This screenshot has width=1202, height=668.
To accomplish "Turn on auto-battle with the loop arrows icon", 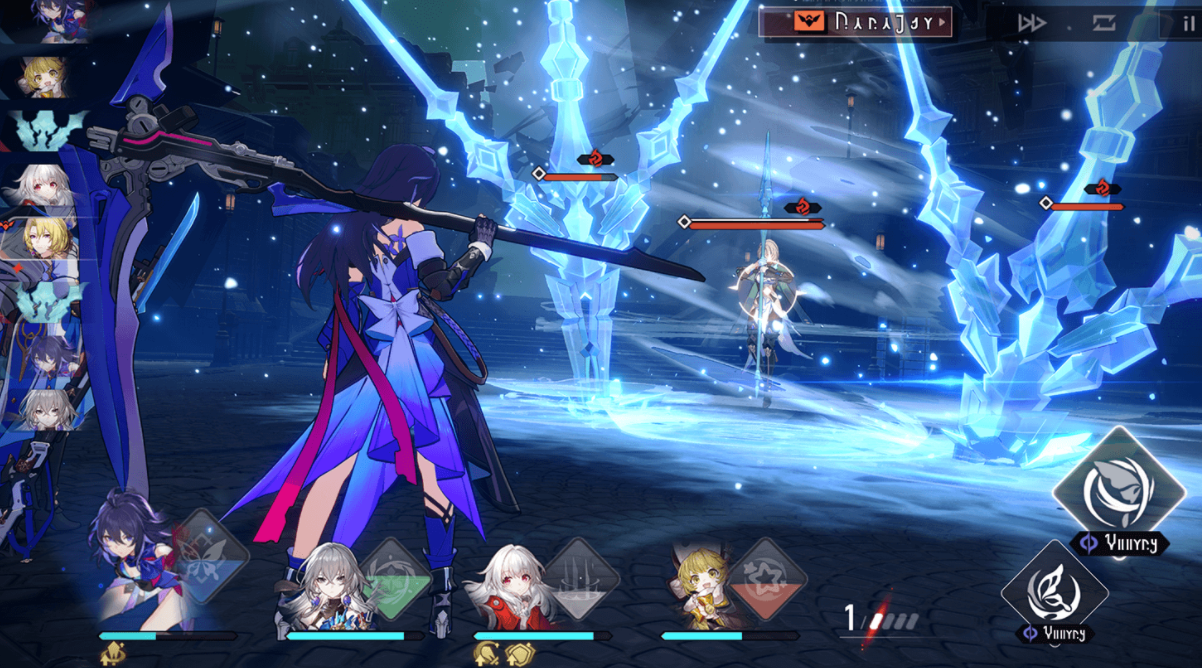I will click(x=1103, y=23).
